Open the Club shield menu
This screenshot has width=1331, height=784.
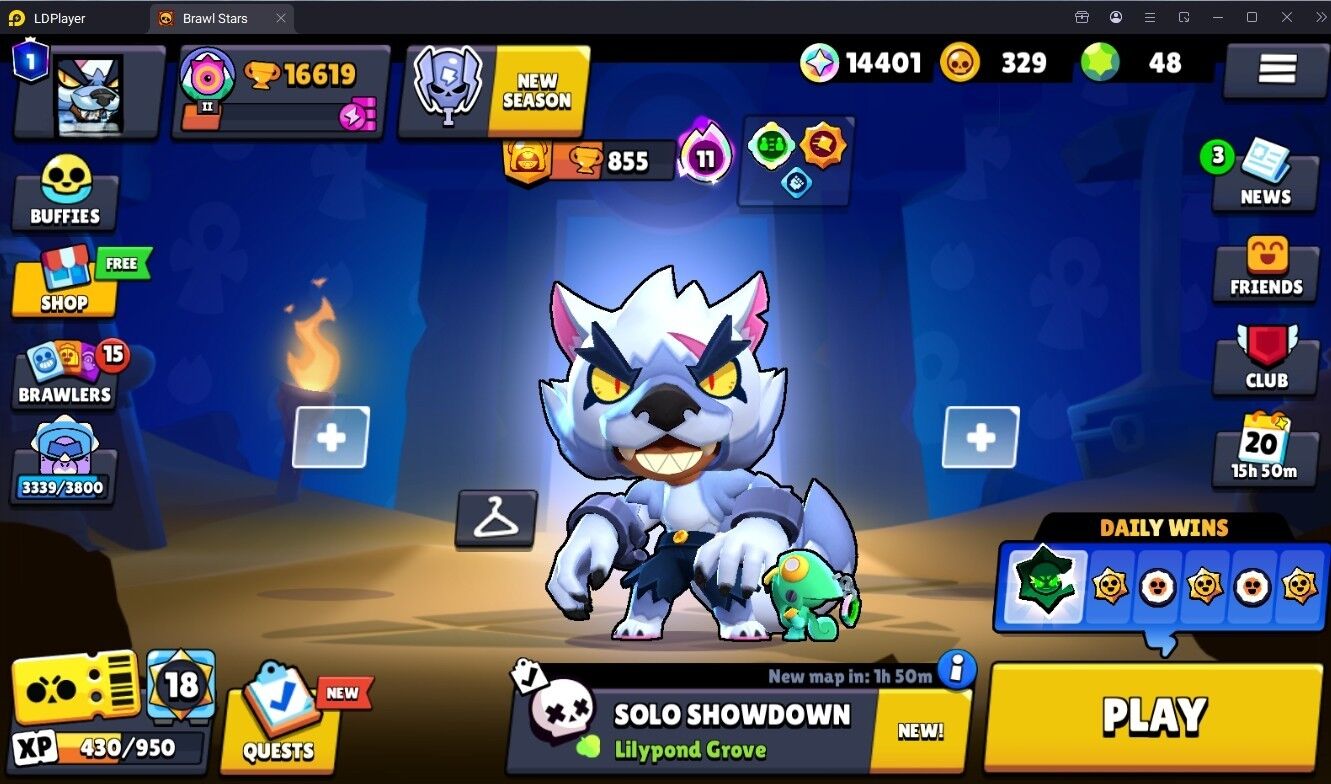click(1265, 362)
